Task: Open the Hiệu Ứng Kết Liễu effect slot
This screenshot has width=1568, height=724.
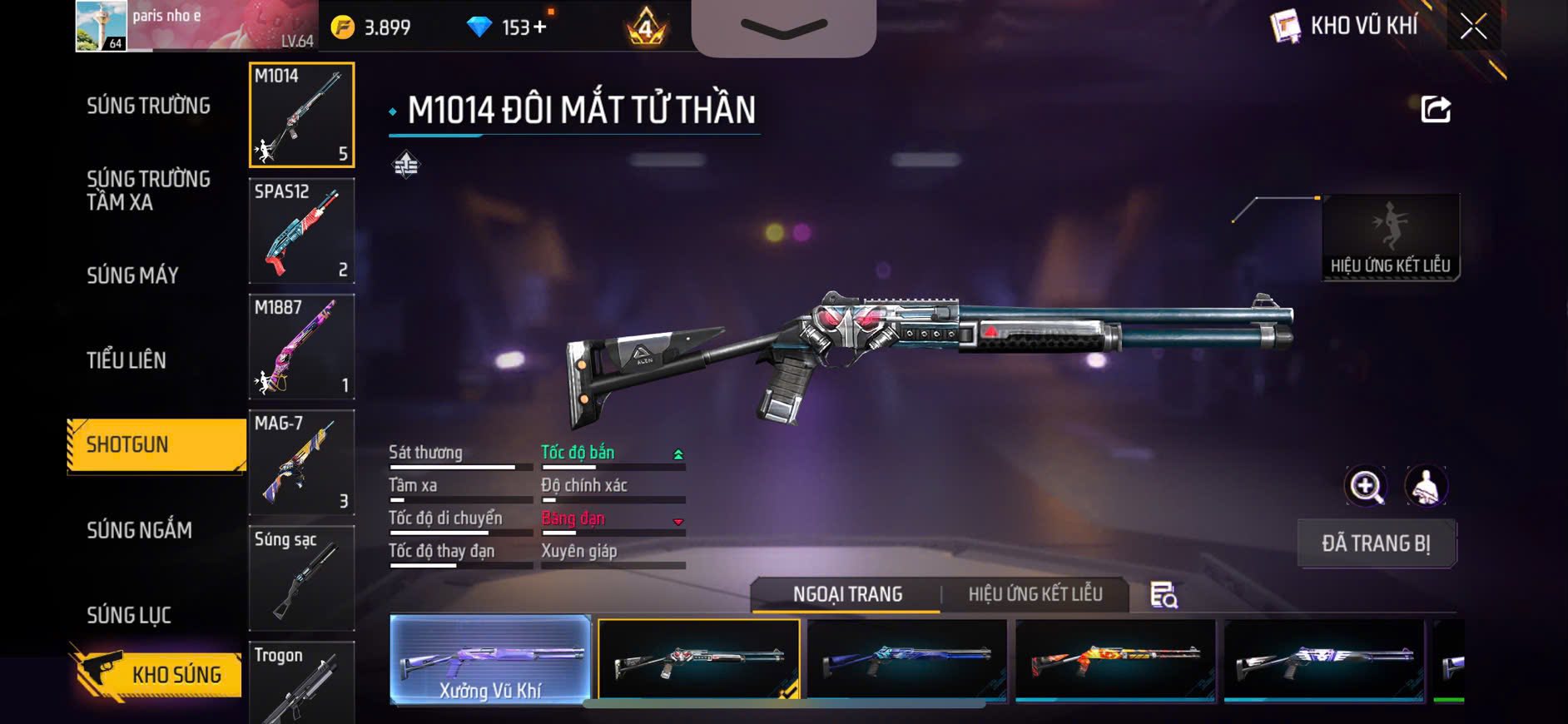Action: point(1390,238)
